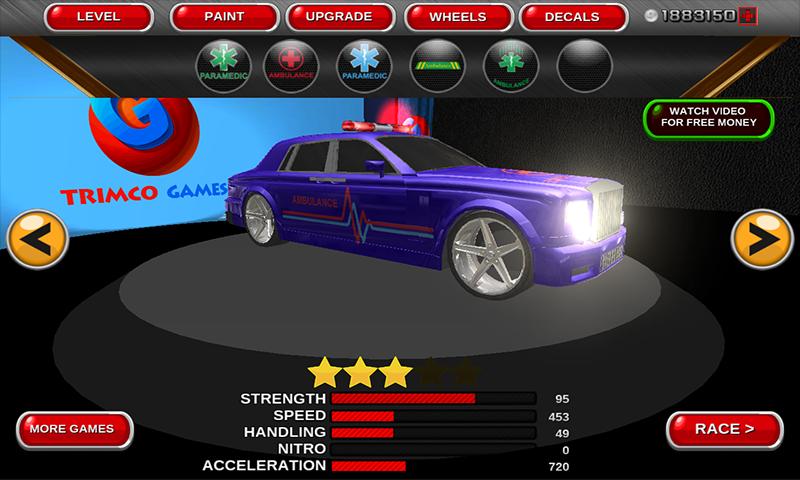Screen dimensions: 800x480
Task: Open More Games
Action: [x=75, y=429]
